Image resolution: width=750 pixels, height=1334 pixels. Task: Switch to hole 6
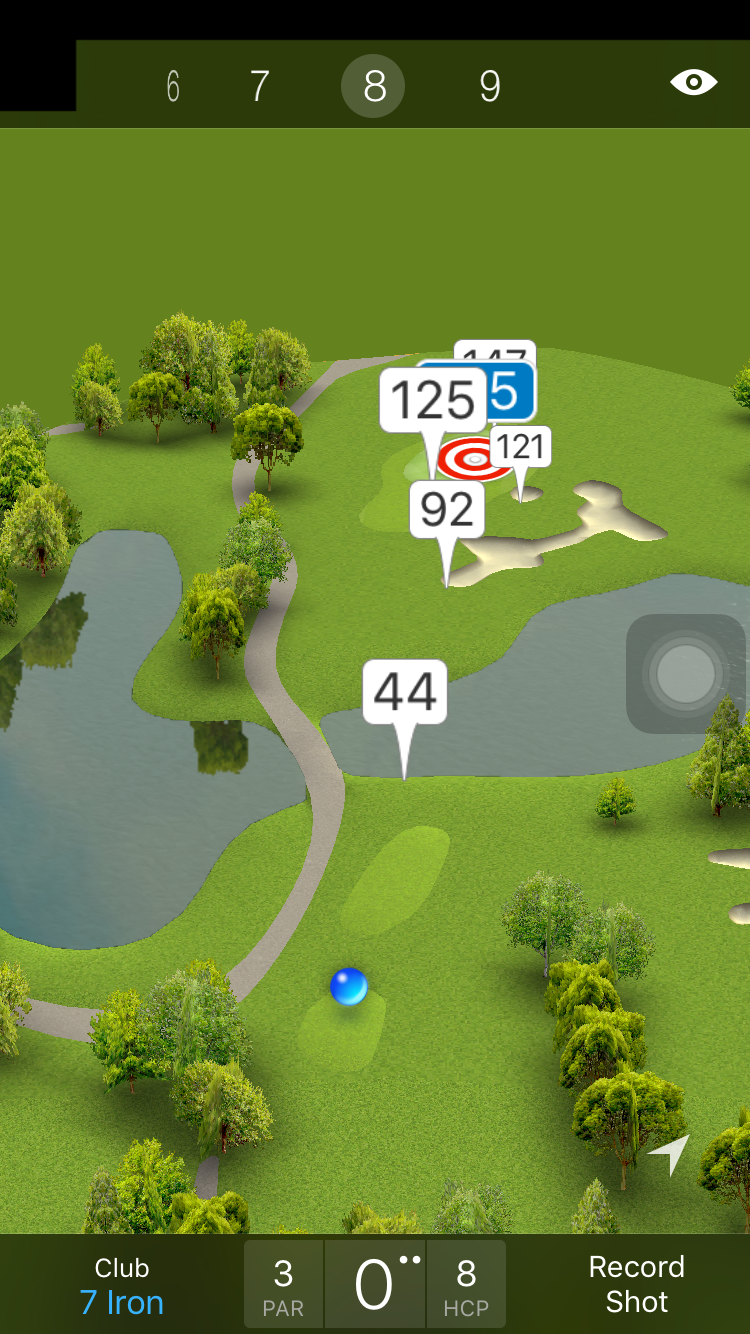click(173, 87)
